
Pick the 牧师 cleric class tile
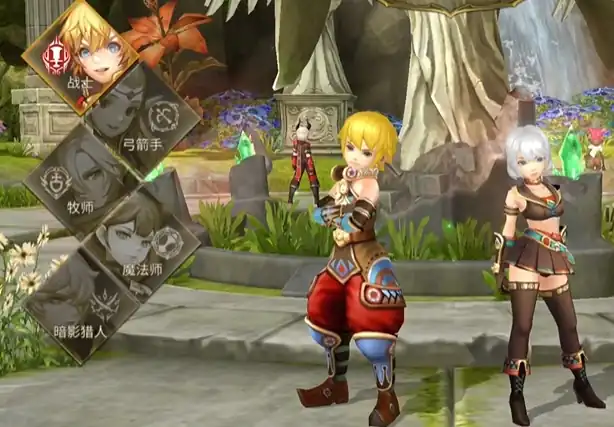tap(80, 178)
